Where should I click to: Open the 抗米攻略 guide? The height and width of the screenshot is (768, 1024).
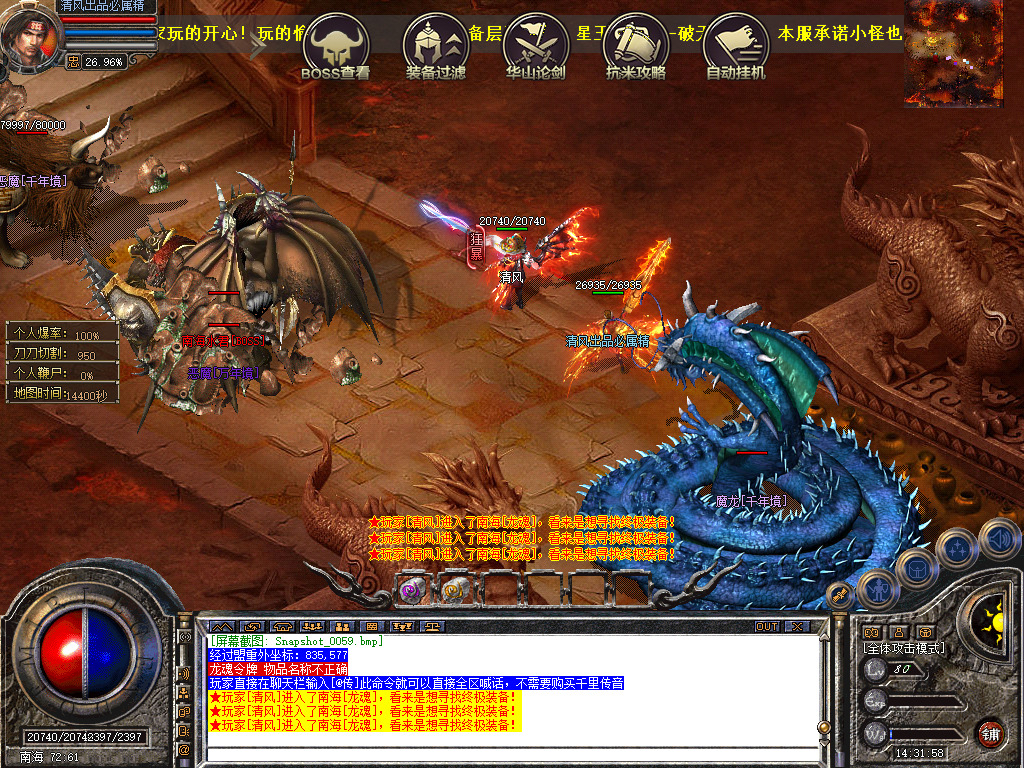pyautogui.click(x=636, y=46)
